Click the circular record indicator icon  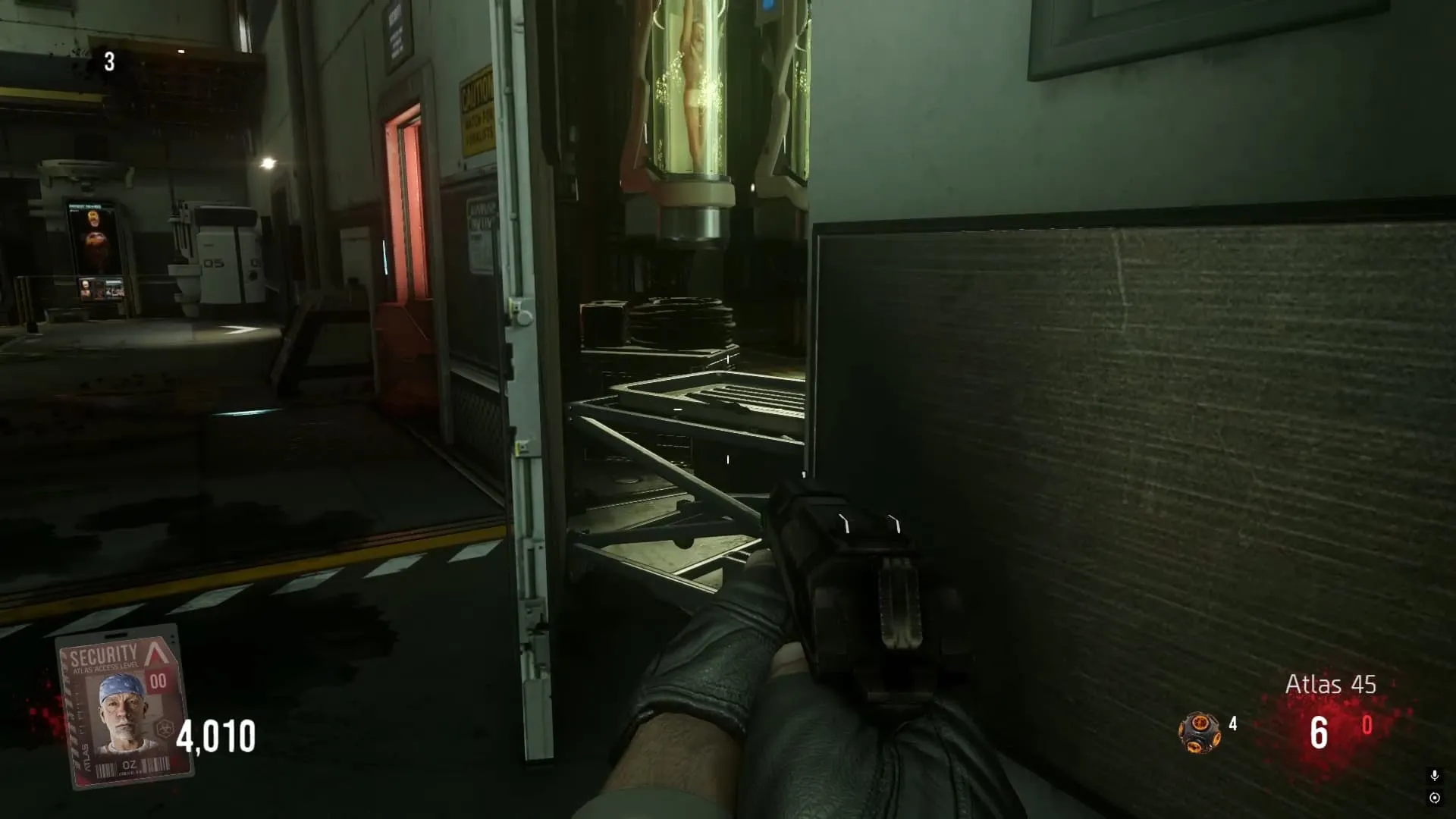1434,798
